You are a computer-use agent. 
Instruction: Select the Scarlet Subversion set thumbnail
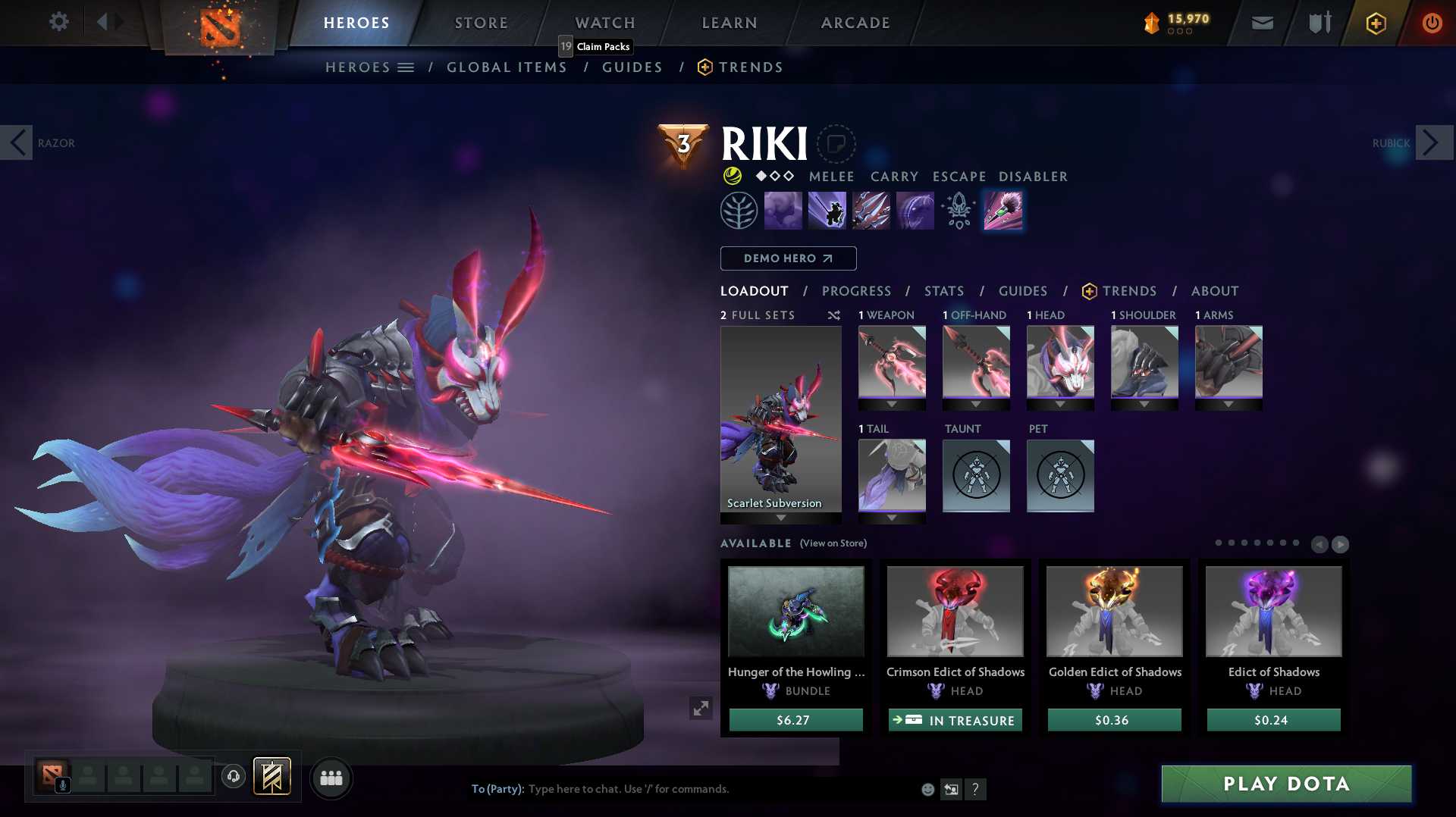click(780, 422)
